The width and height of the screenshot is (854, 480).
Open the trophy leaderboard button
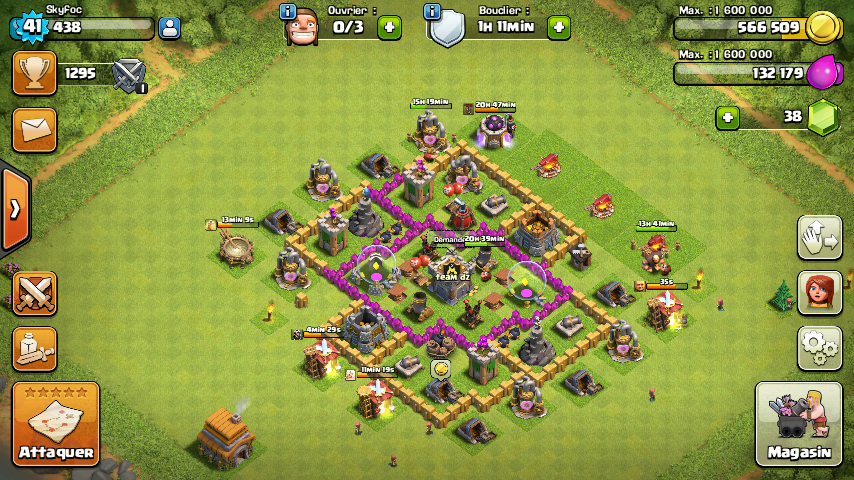tap(34, 73)
